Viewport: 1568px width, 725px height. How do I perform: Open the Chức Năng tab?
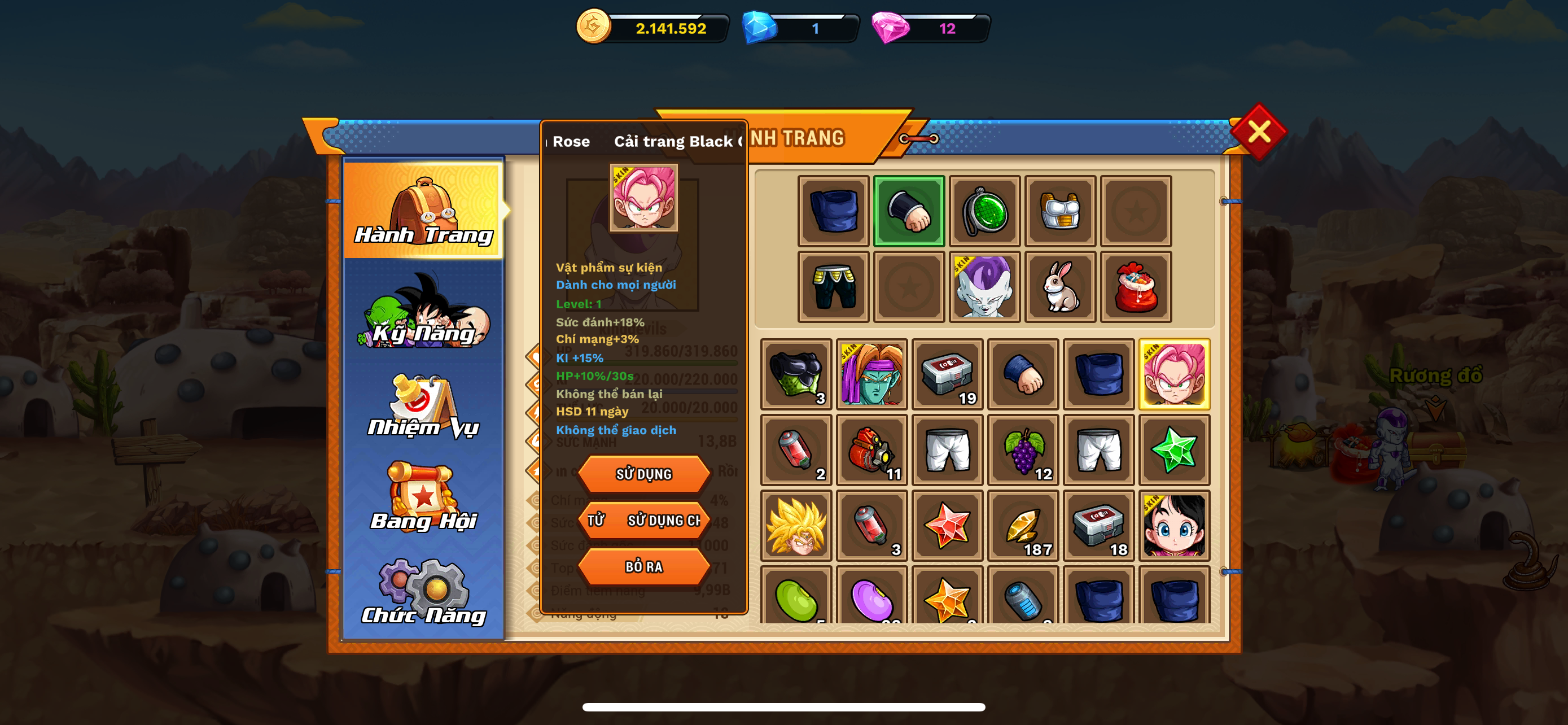click(x=424, y=592)
